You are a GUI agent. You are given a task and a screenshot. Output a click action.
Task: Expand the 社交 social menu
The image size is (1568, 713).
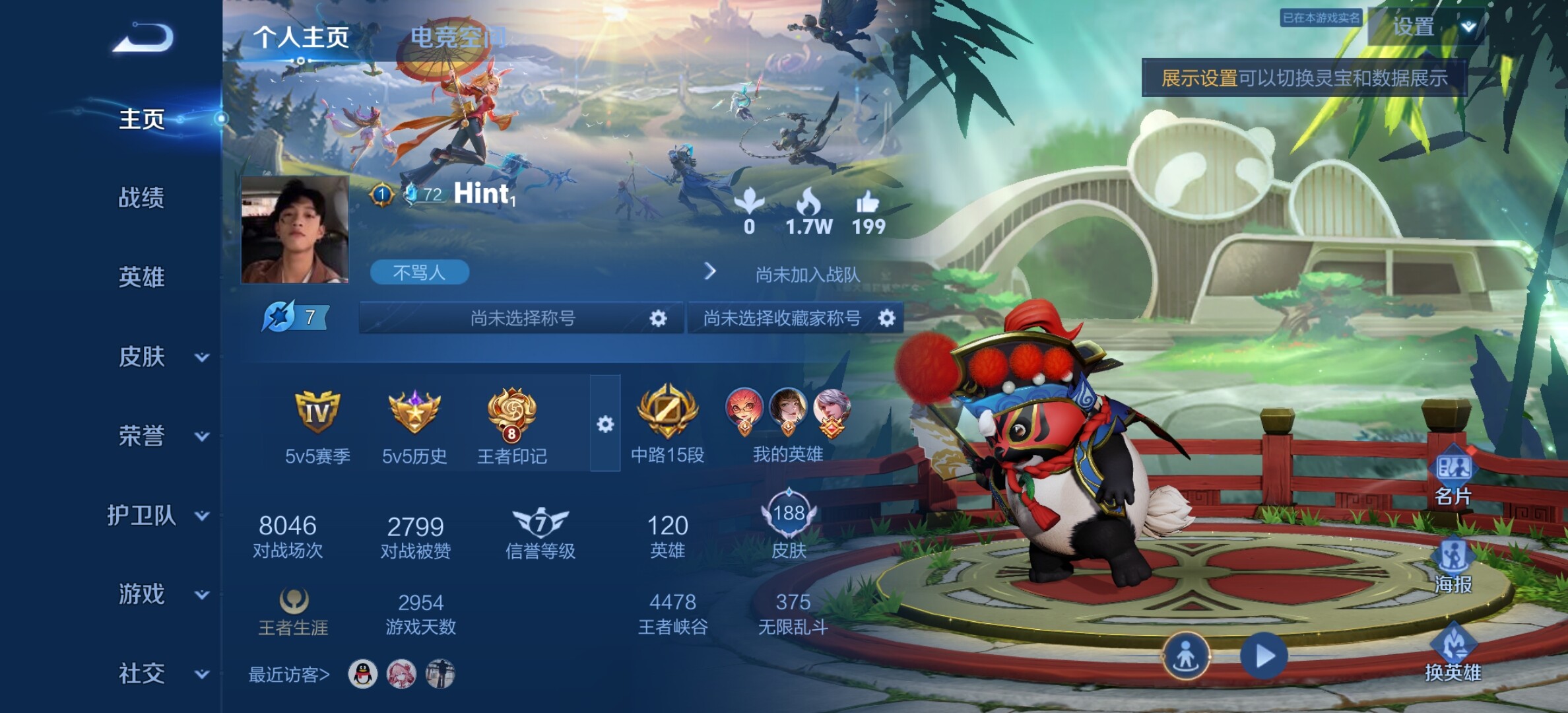click(162, 673)
